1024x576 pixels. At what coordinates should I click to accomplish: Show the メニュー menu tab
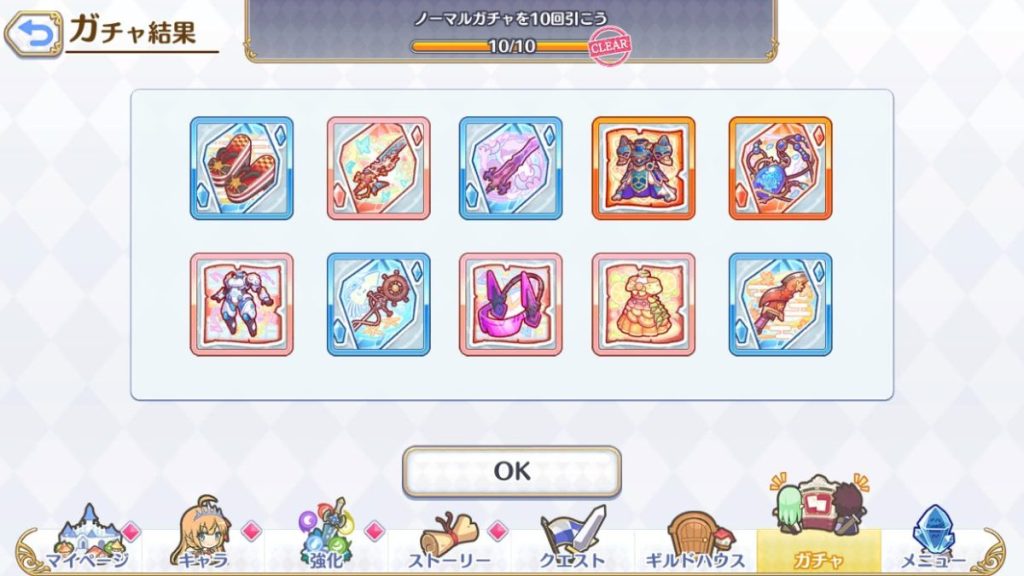[934, 539]
